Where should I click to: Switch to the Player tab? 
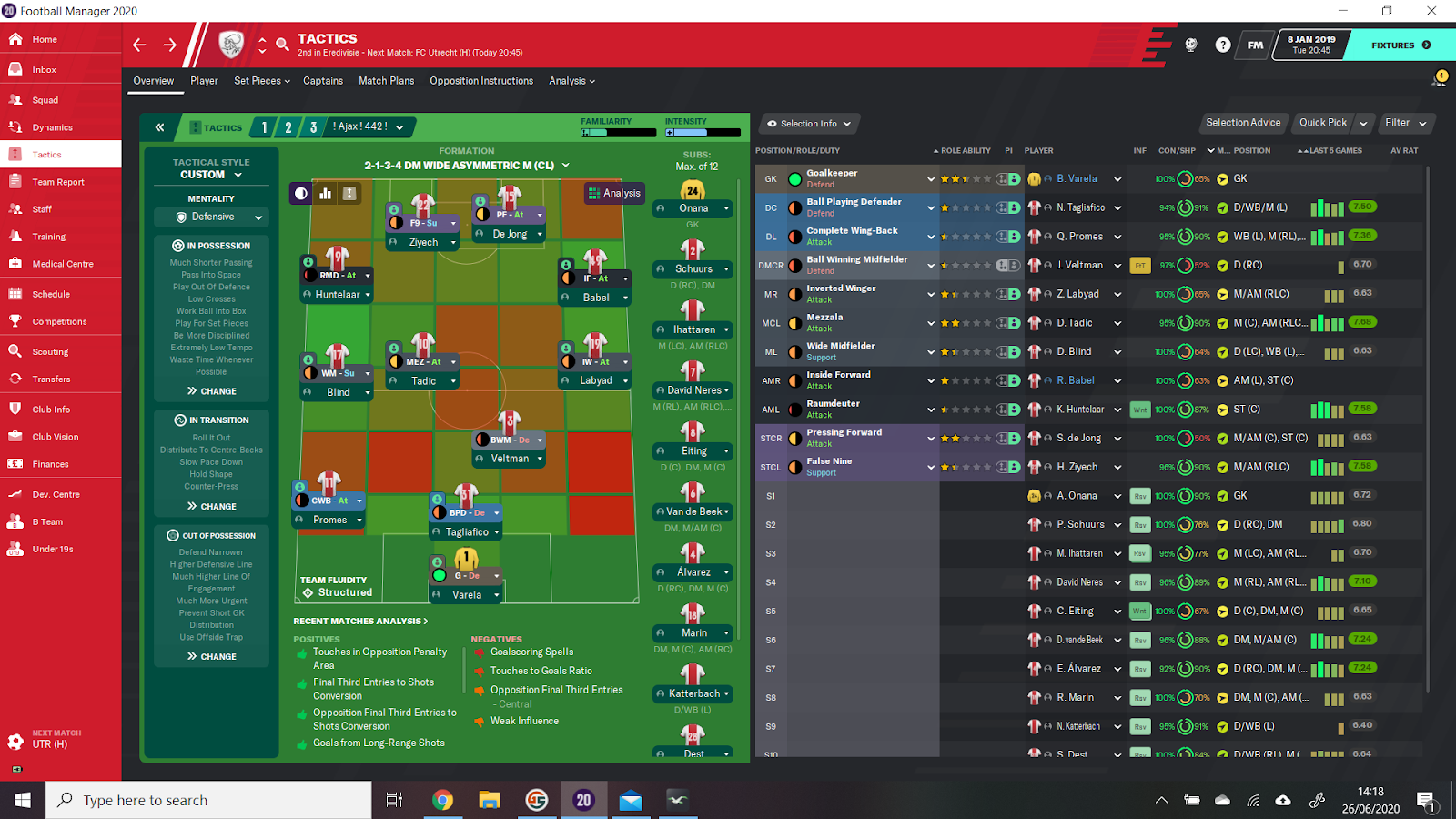204,81
